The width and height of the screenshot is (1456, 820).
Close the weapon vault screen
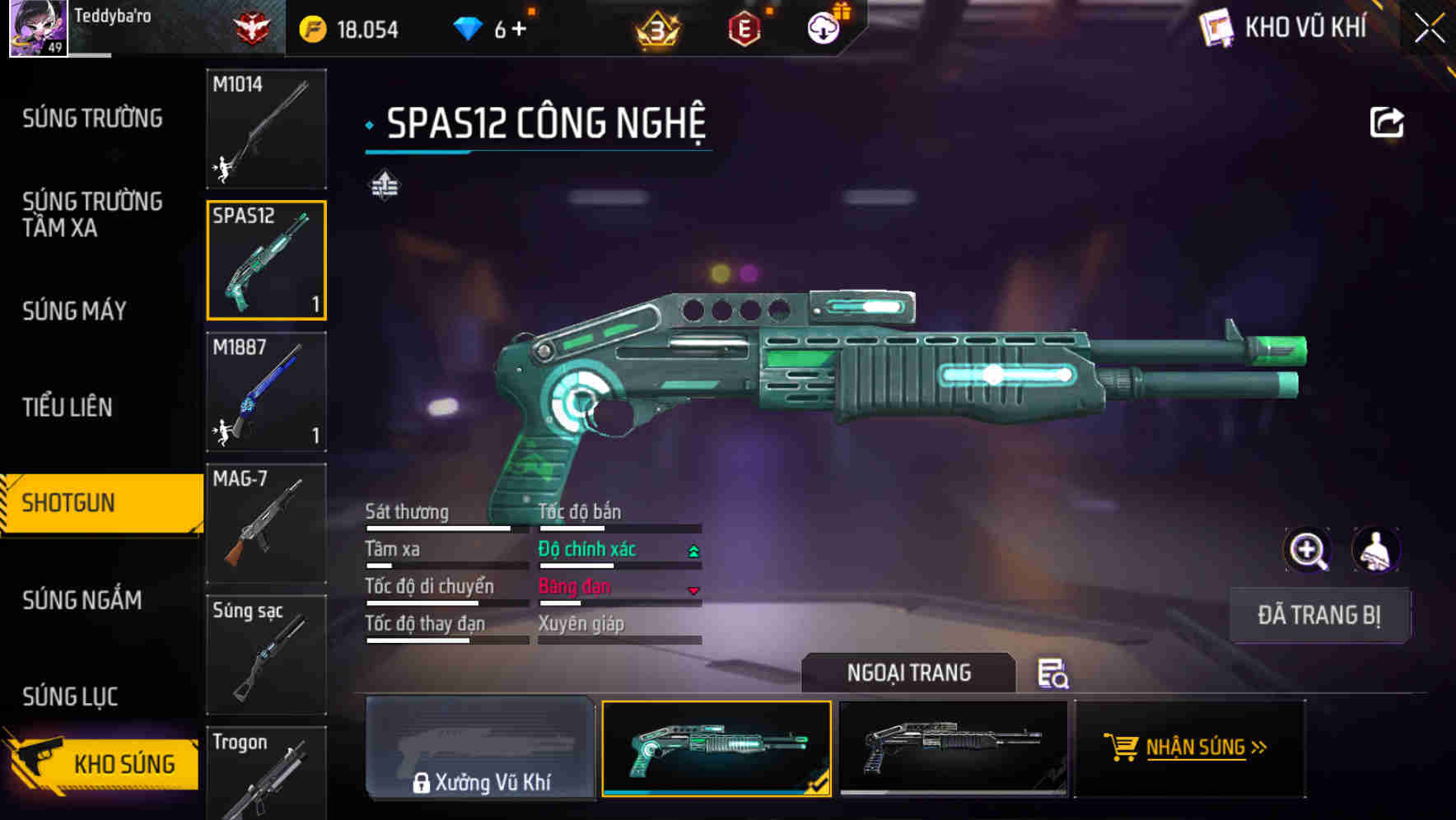[1429, 29]
